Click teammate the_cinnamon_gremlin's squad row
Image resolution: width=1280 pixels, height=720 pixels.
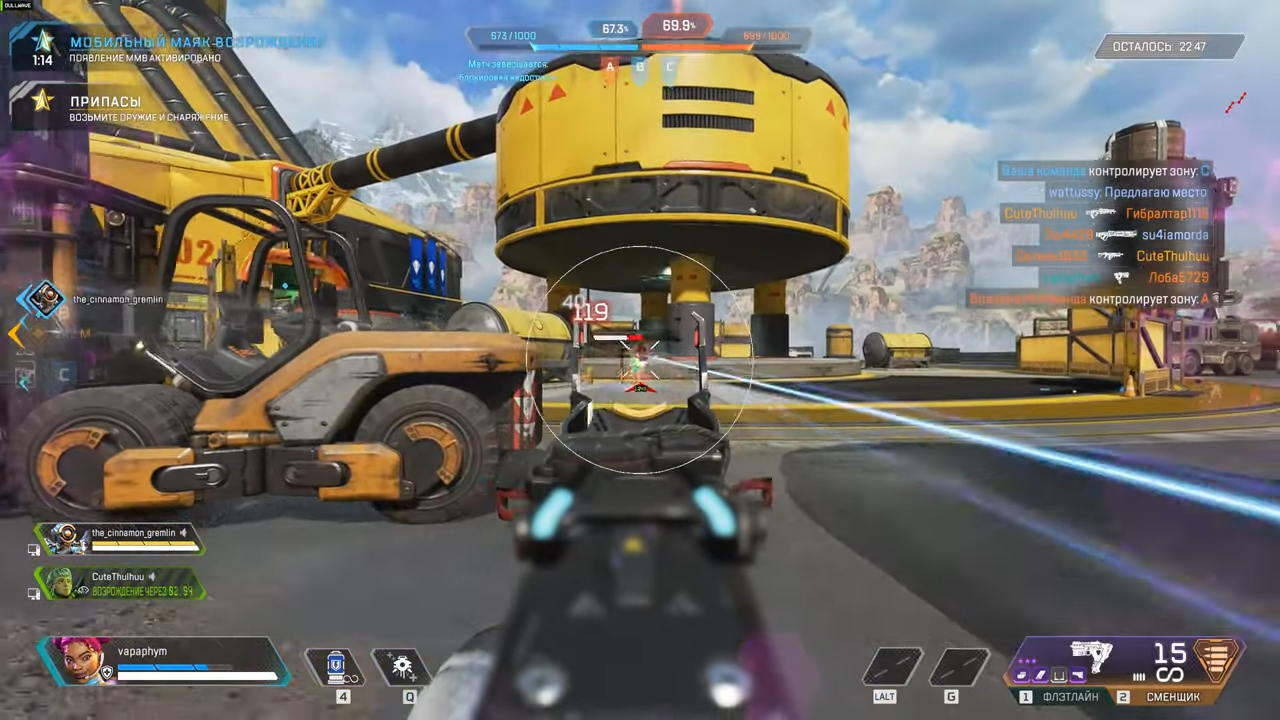click(120, 539)
